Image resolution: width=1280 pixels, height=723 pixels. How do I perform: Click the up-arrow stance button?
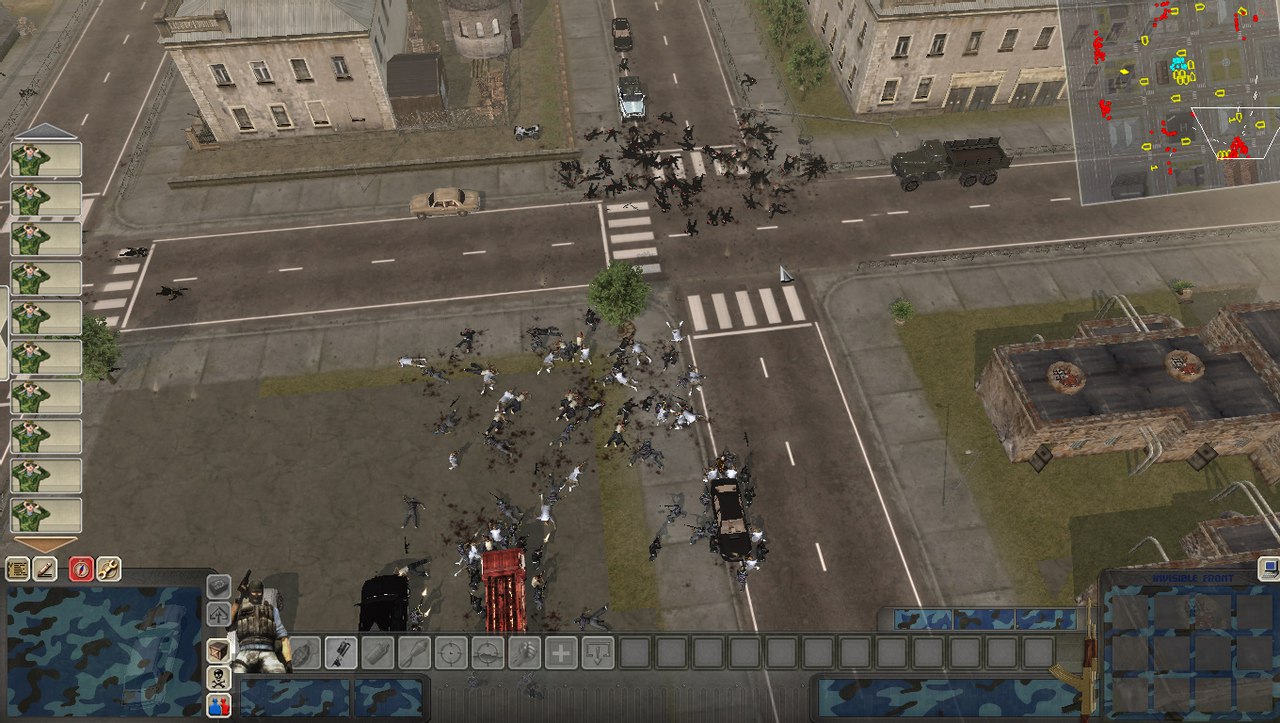coord(218,613)
